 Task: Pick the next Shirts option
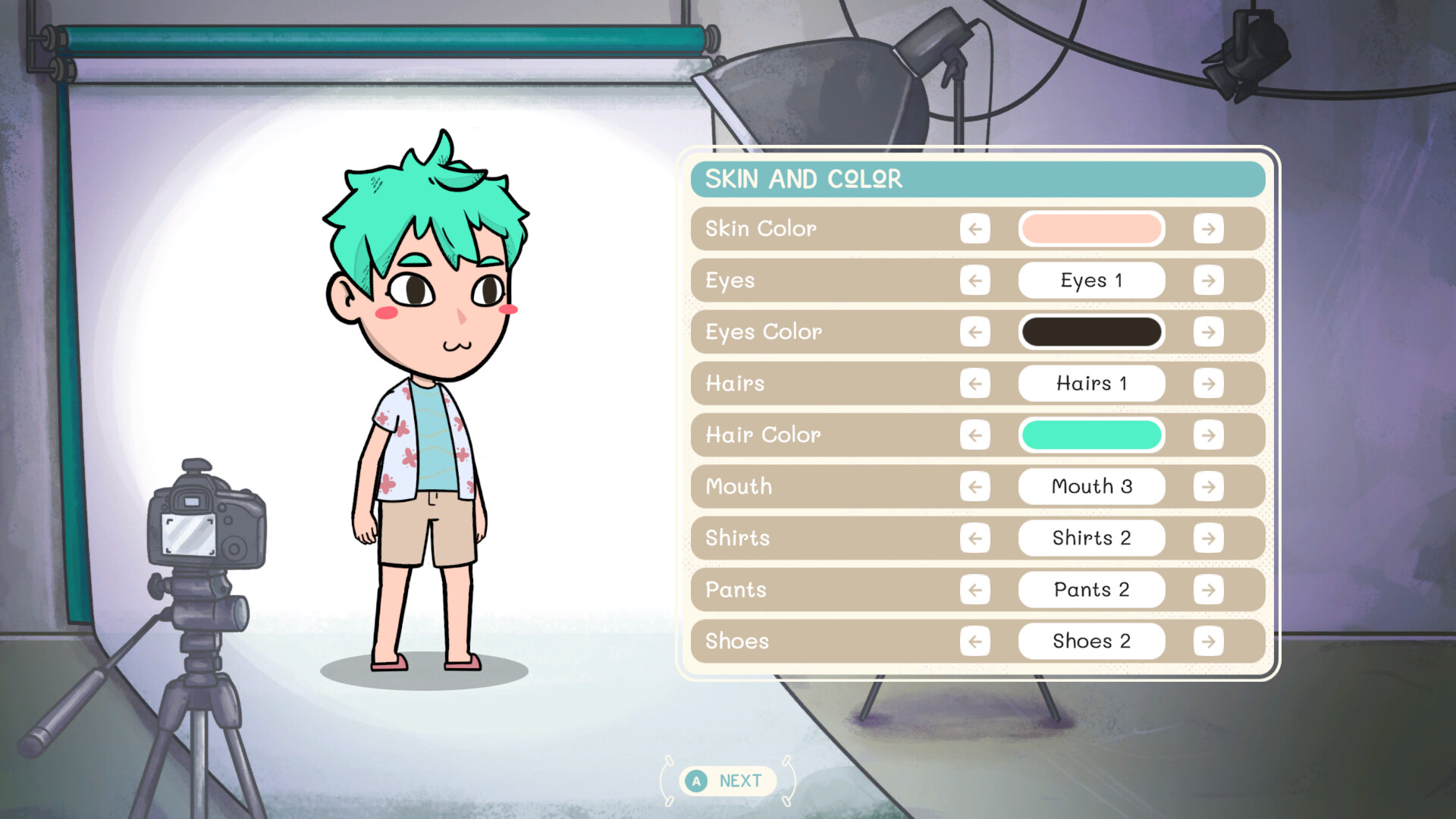(x=1208, y=538)
